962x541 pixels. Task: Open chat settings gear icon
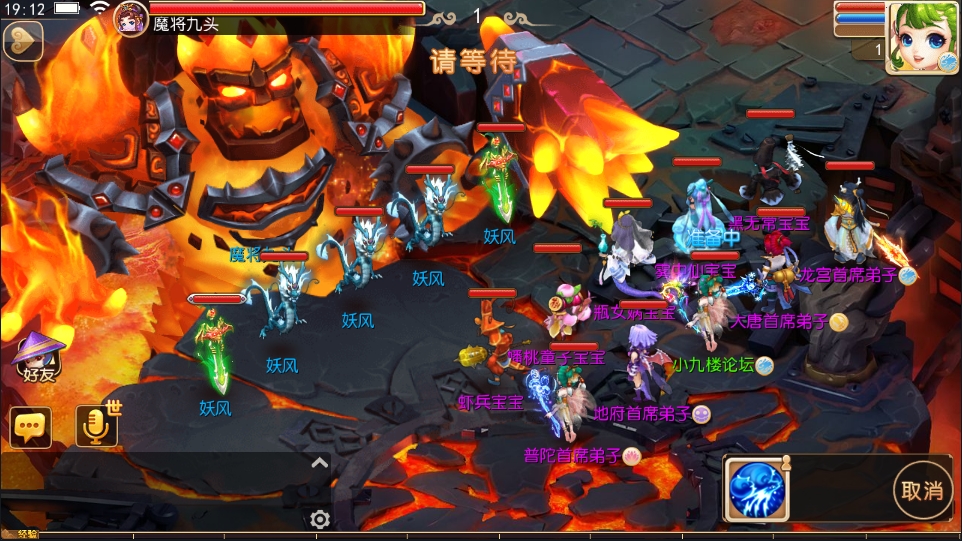320,519
